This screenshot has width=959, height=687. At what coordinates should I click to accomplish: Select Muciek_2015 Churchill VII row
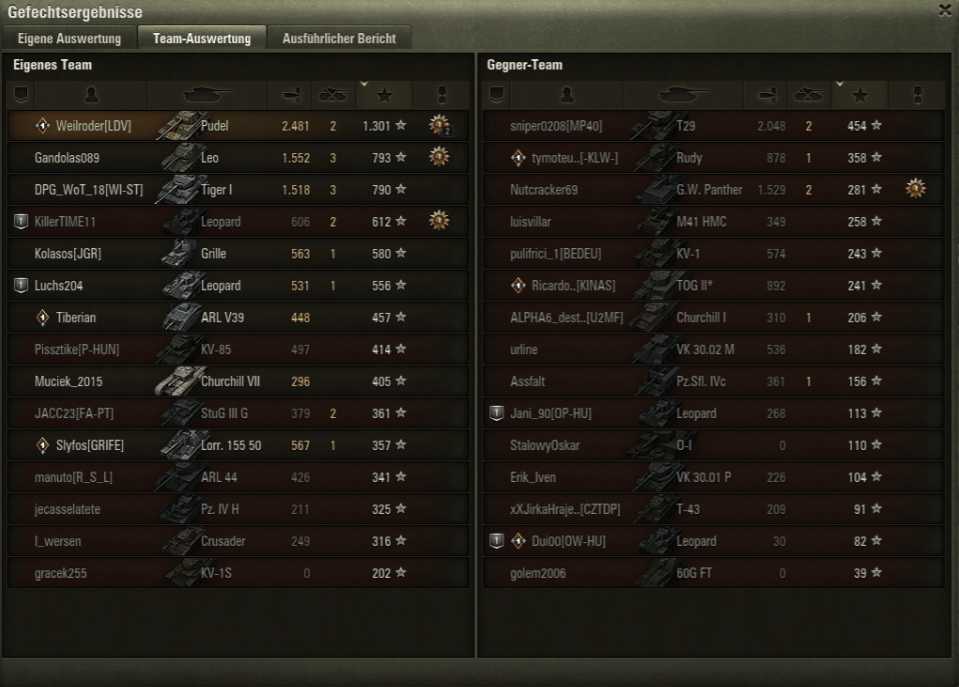238,382
